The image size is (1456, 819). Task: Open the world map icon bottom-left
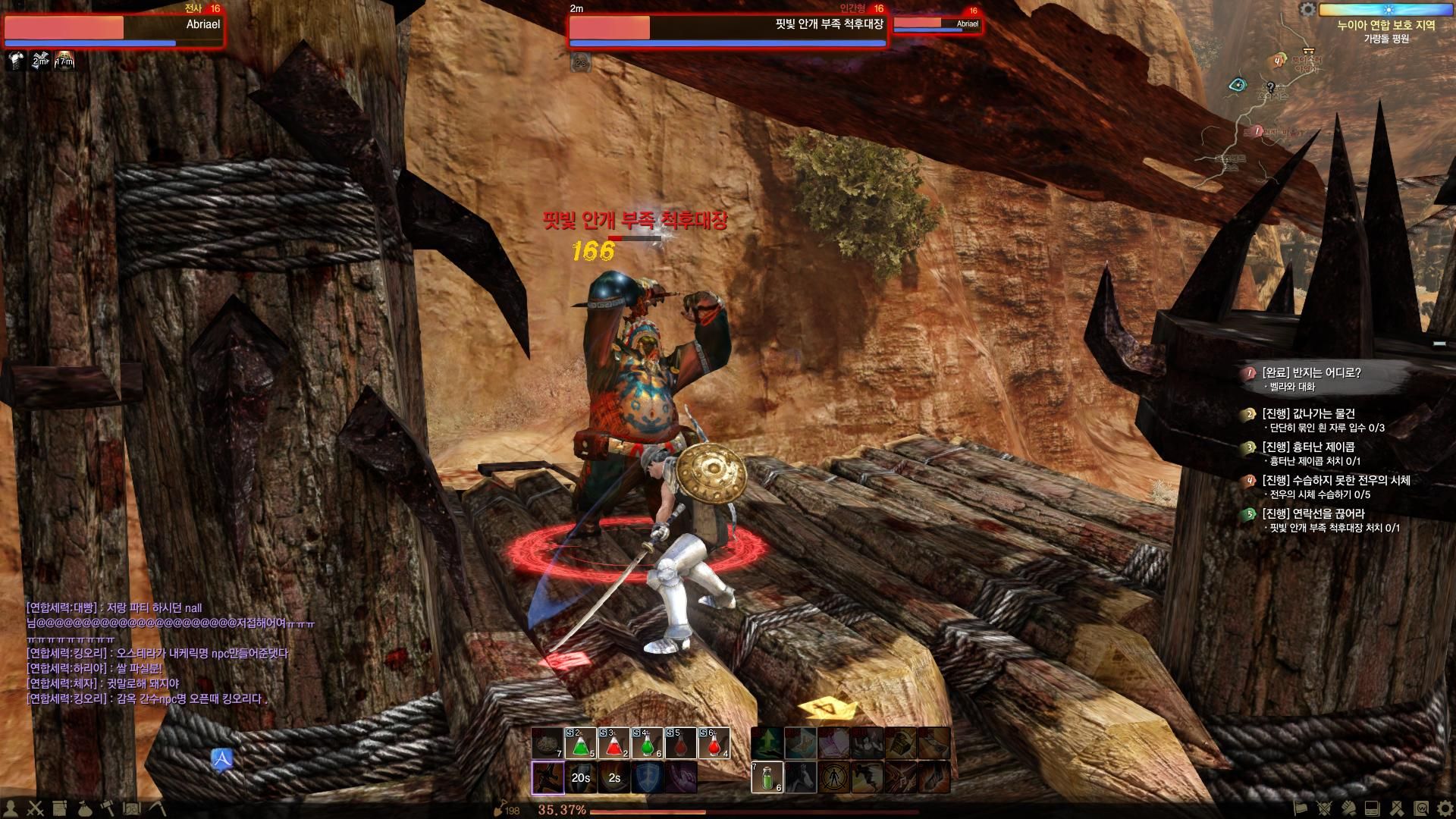click(132, 808)
